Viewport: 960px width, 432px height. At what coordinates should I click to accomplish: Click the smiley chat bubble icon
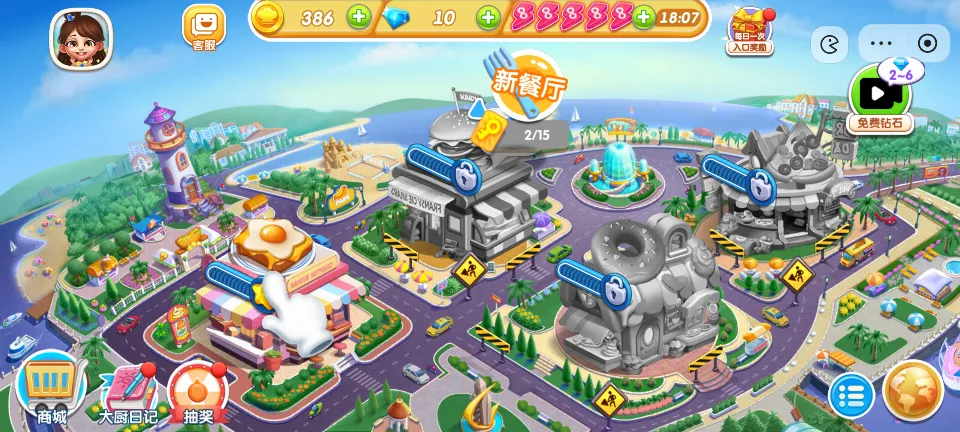pyautogui.click(x=830, y=44)
